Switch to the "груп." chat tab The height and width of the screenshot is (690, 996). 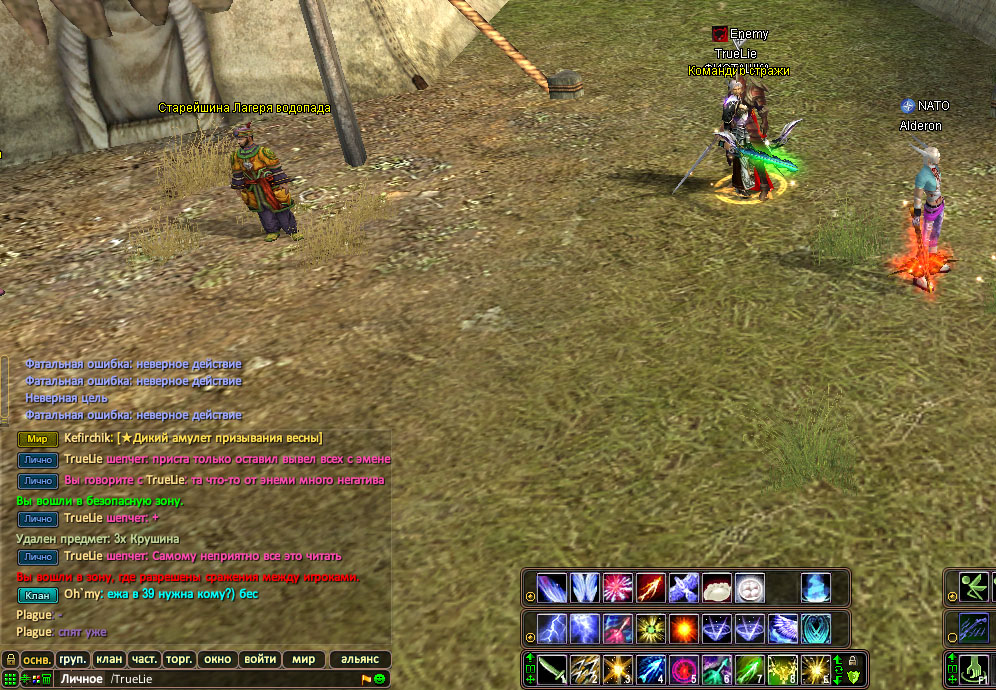(x=73, y=660)
